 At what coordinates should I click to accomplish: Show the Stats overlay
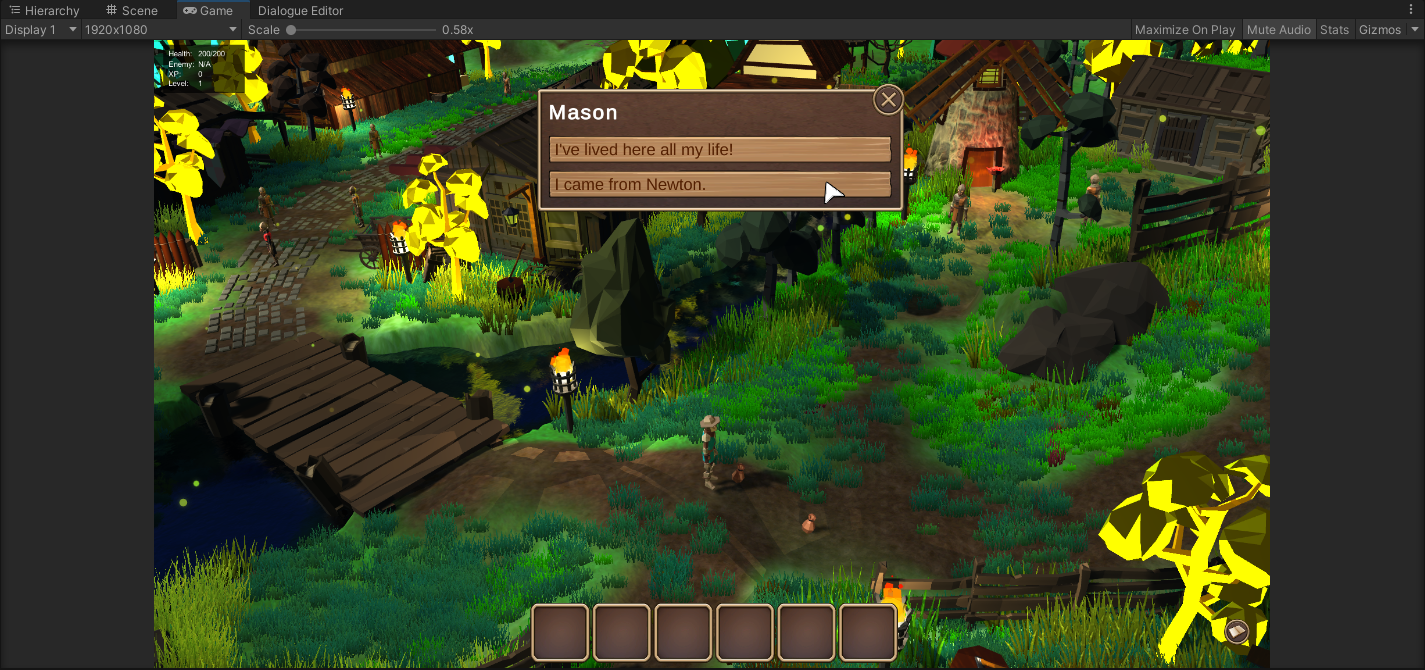(x=1334, y=30)
